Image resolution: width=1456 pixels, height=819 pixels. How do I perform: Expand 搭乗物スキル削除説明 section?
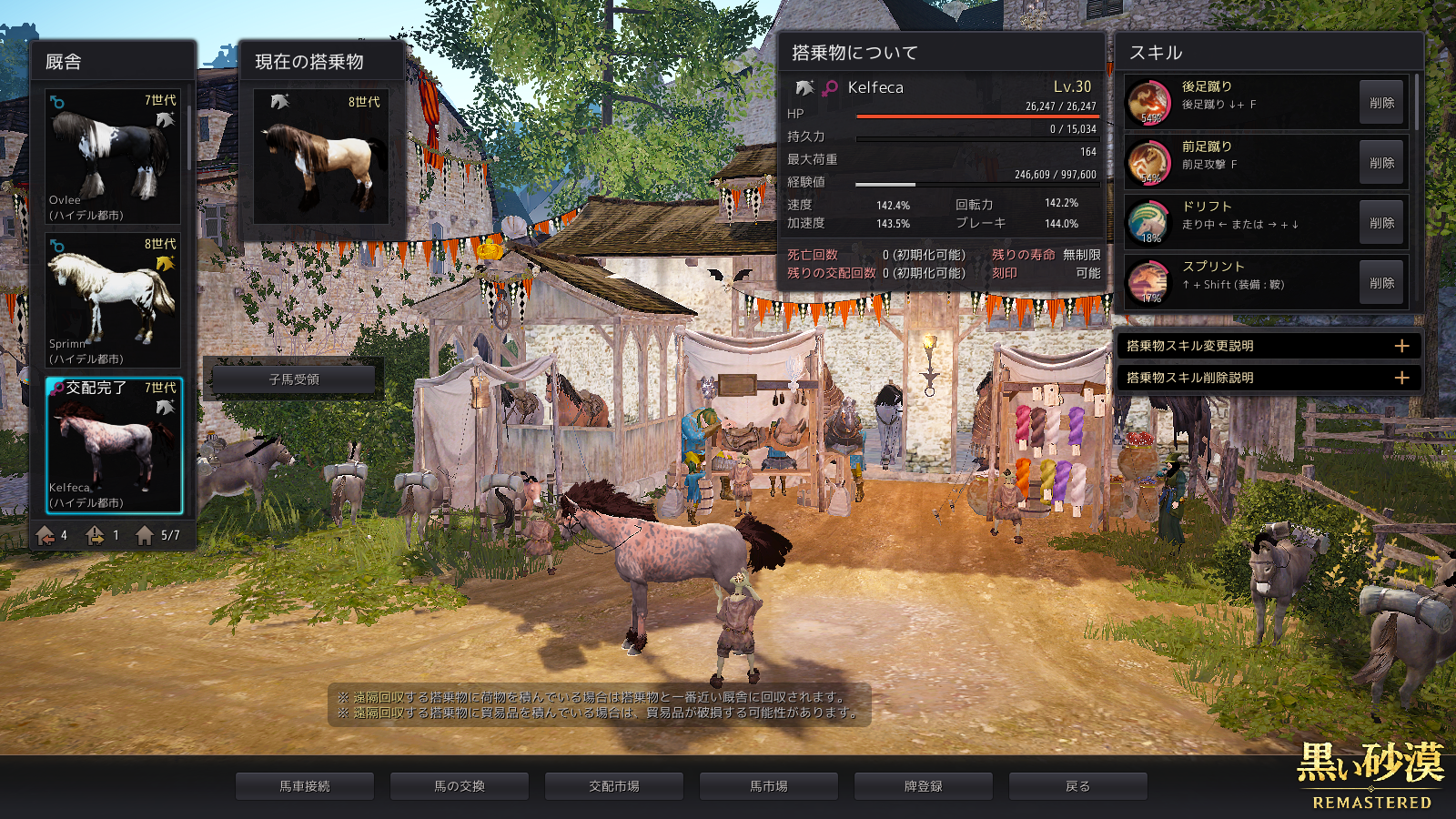click(1401, 378)
